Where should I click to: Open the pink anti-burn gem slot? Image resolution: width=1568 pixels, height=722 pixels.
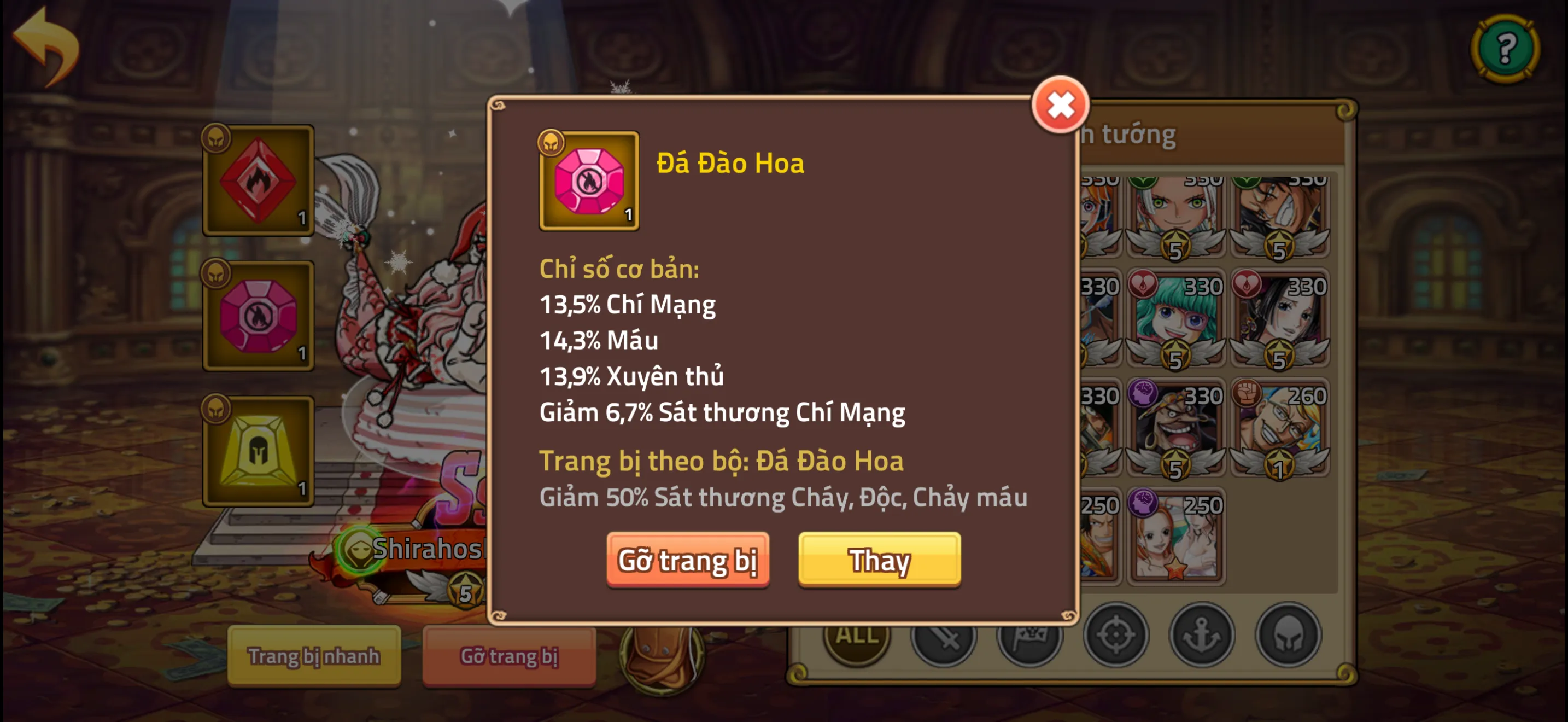coord(259,316)
